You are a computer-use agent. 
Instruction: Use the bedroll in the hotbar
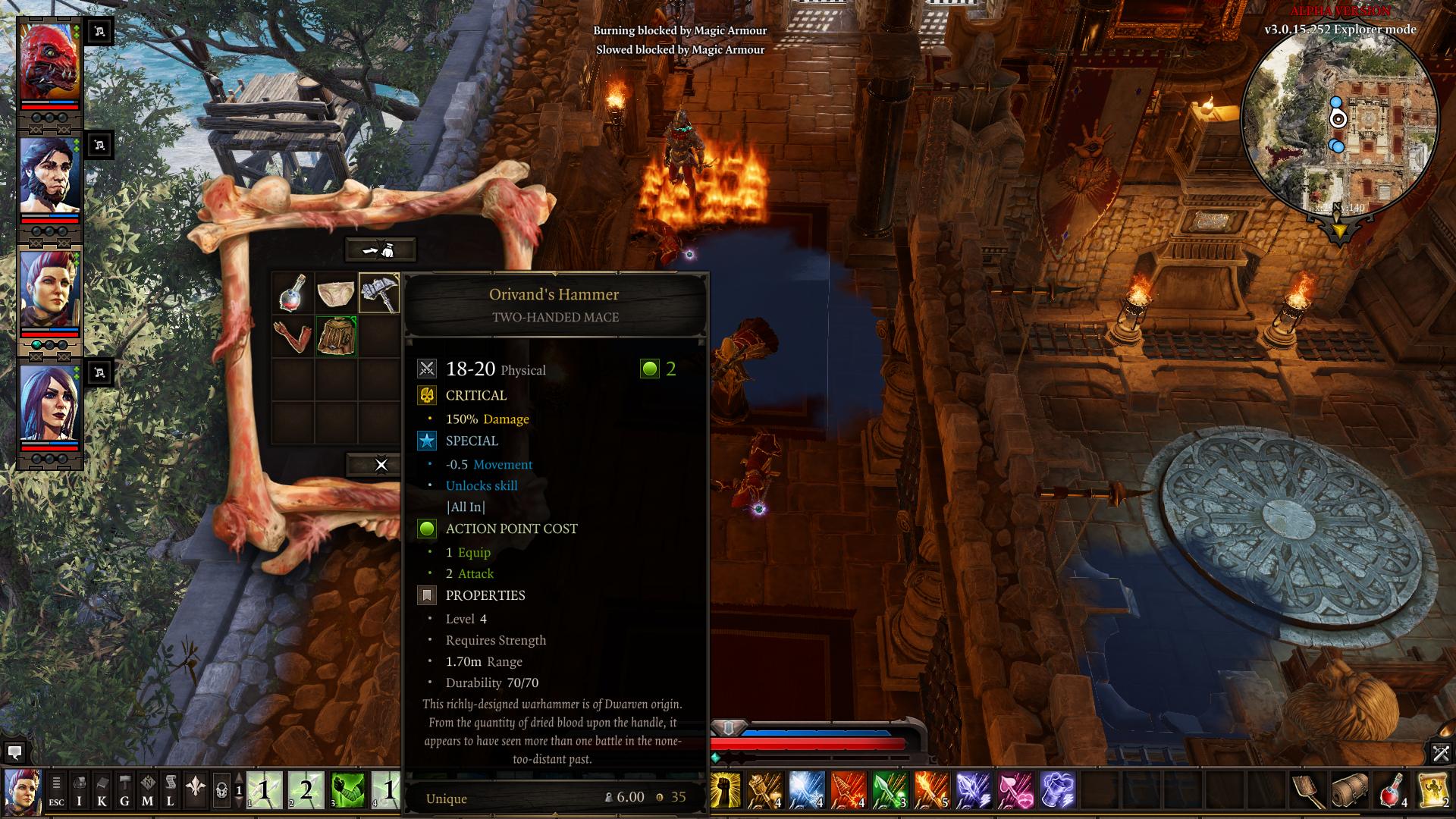click(1350, 790)
